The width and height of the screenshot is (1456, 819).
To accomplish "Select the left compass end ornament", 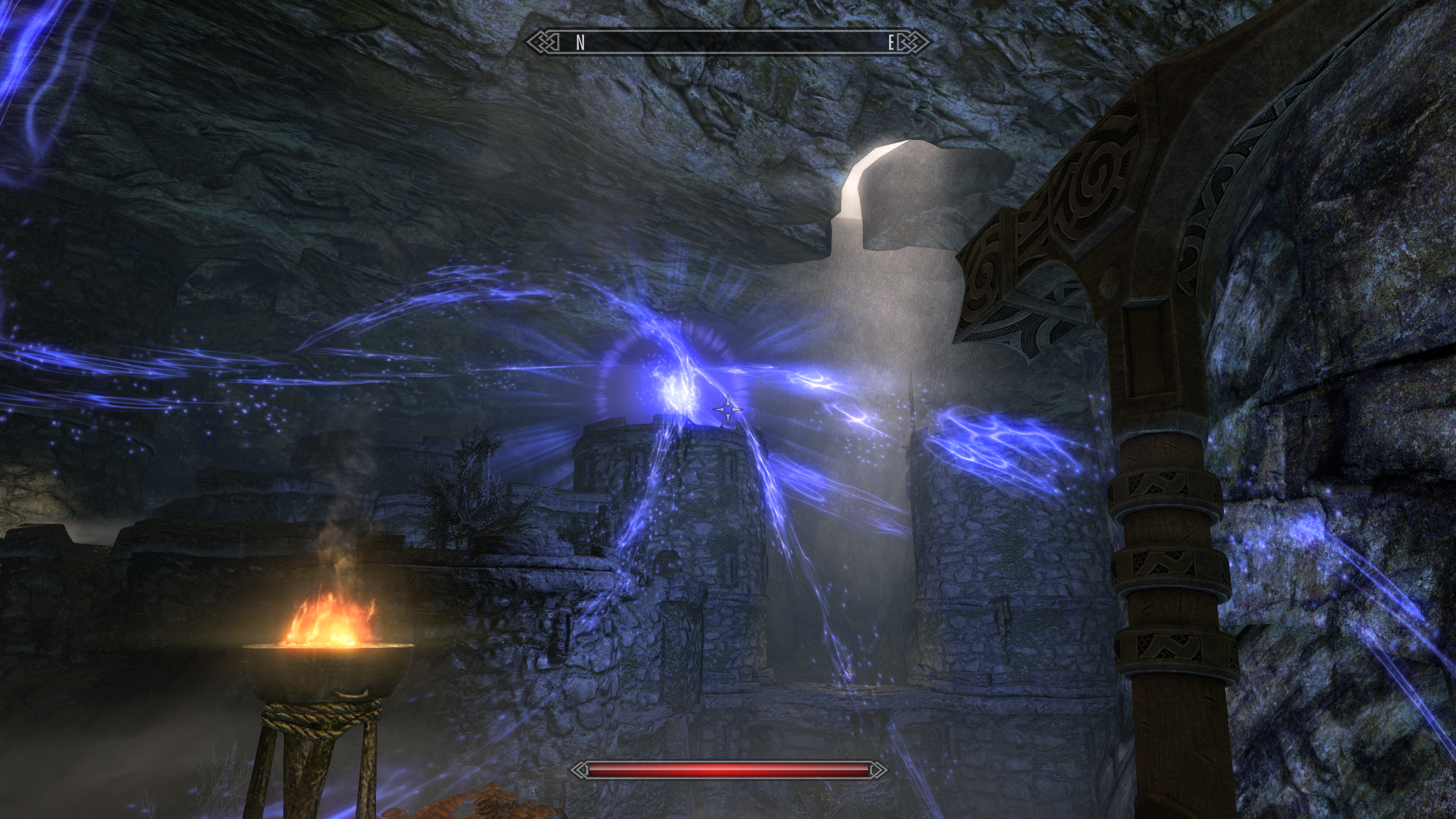I will point(540,42).
